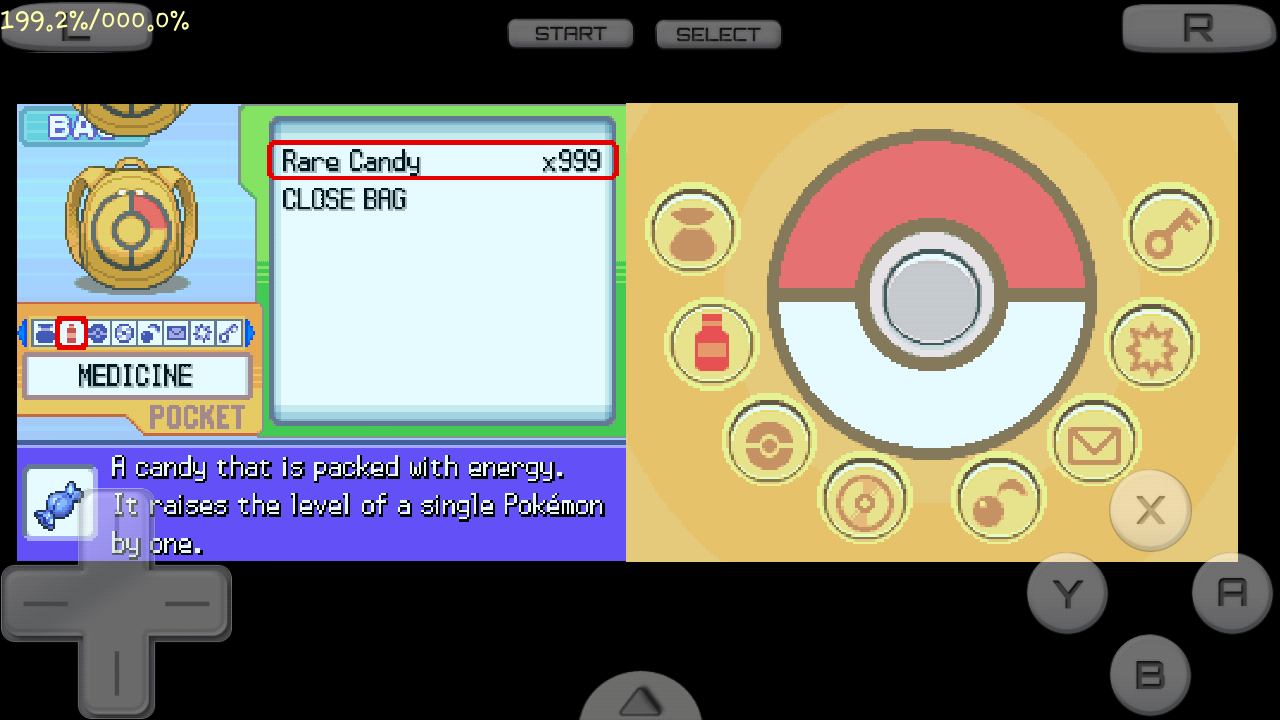
Task: Tap the X button to close touch menu
Action: [x=1150, y=511]
